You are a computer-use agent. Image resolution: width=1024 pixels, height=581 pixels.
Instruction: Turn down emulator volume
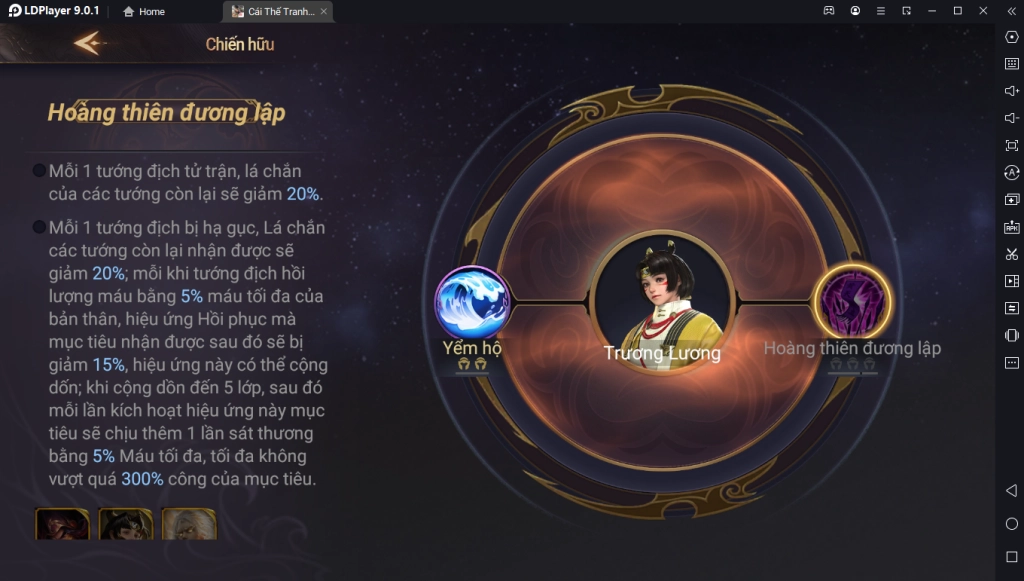[x=1011, y=118]
